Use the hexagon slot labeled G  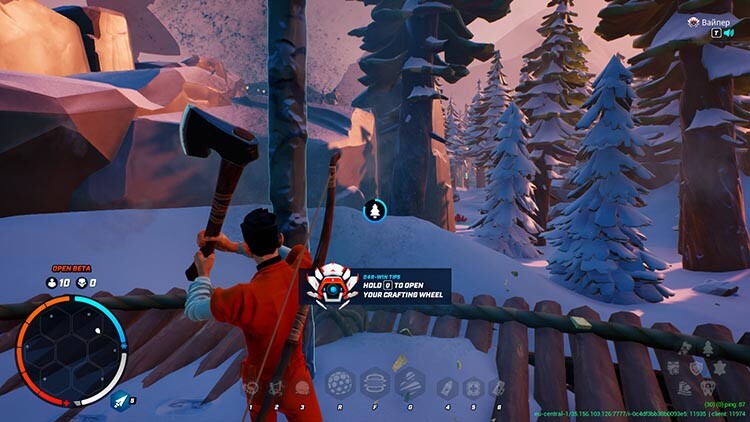pos(410,384)
